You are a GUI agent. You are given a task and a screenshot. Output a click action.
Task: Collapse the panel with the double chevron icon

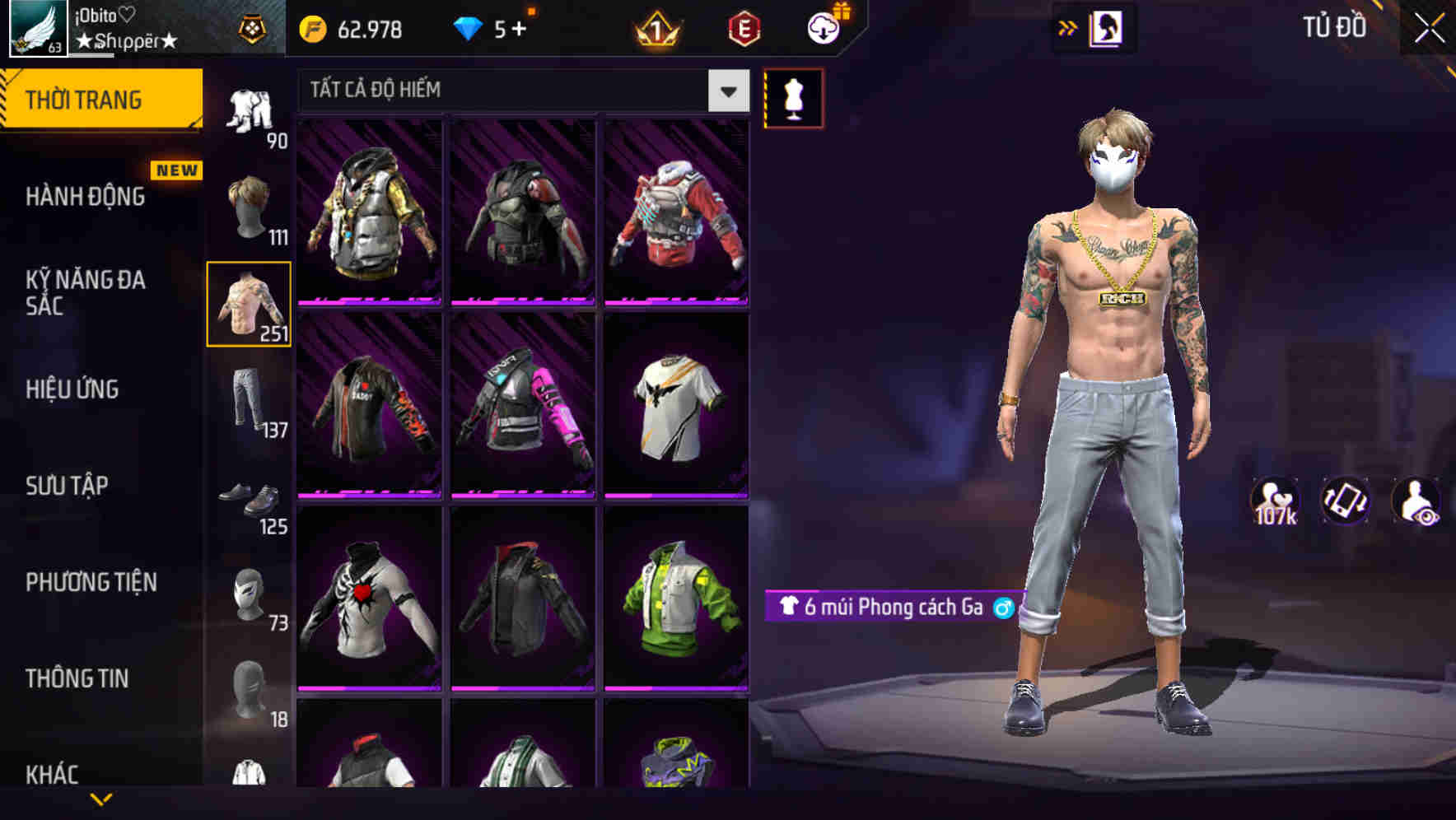pos(1066,27)
